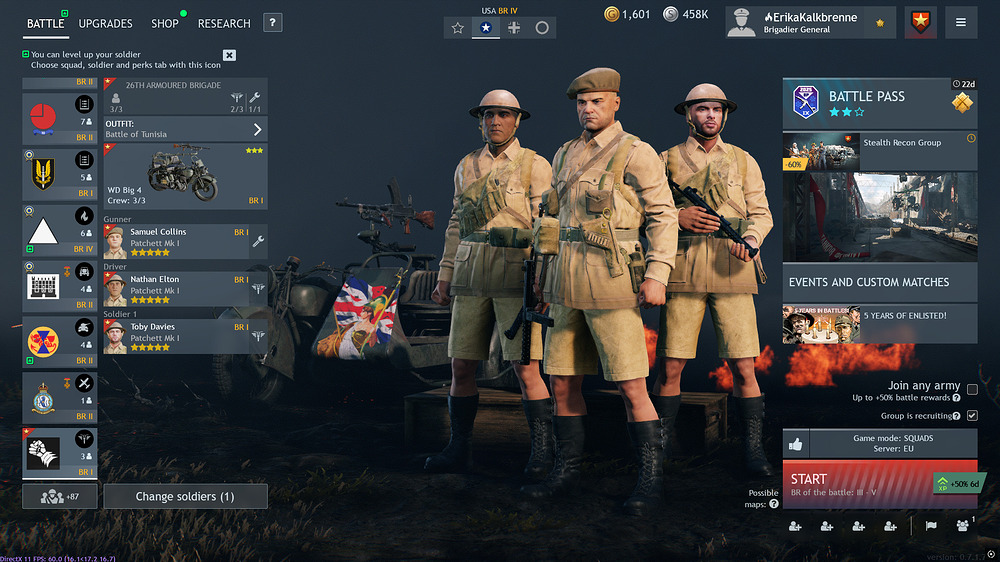Open the hamburger main menu
The height and width of the screenshot is (562, 1000).
click(961, 22)
